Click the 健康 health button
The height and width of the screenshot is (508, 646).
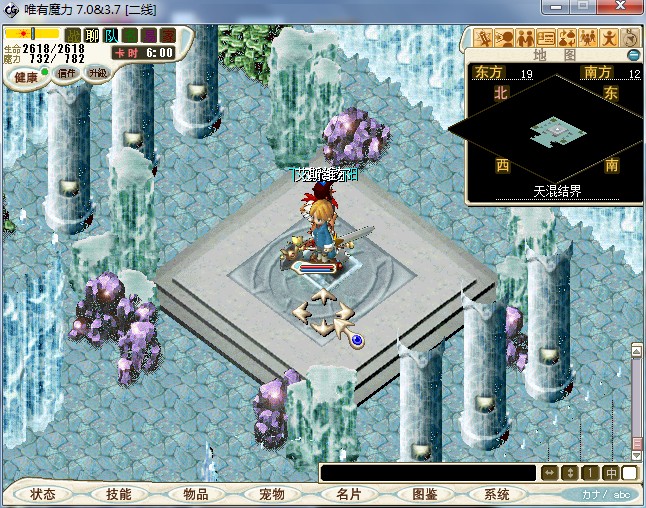26,77
